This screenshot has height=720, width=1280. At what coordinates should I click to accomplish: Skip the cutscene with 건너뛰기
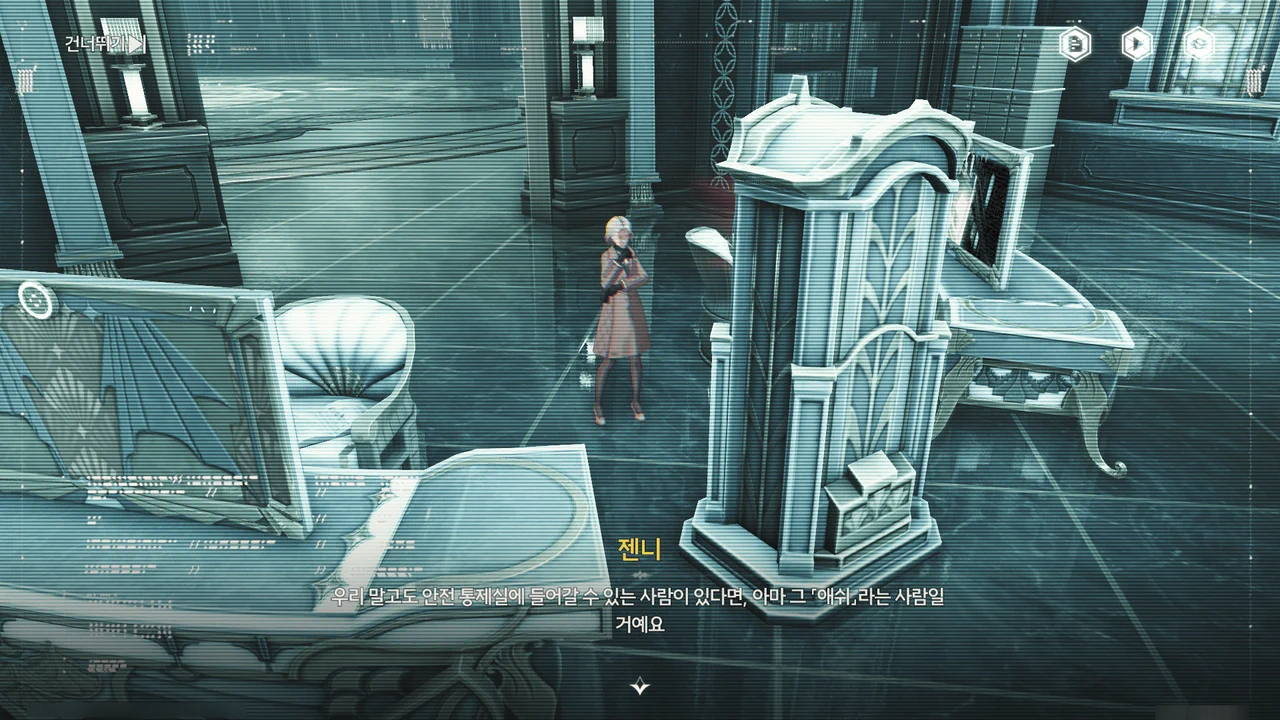click(105, 43)
